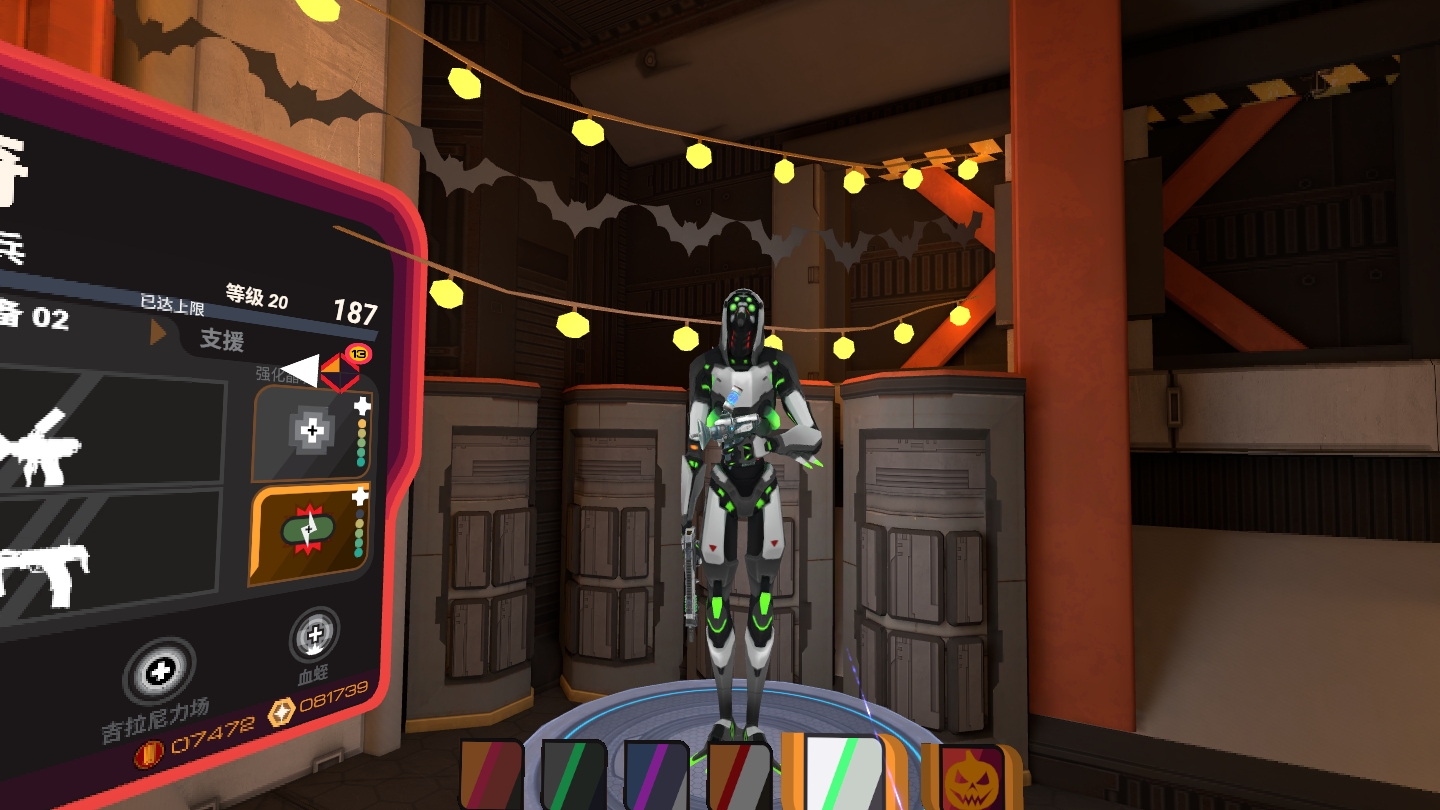This screenshot has height=810, width=1440.
Task: Select the white and green stripe skin
Action: click(845, 772)
